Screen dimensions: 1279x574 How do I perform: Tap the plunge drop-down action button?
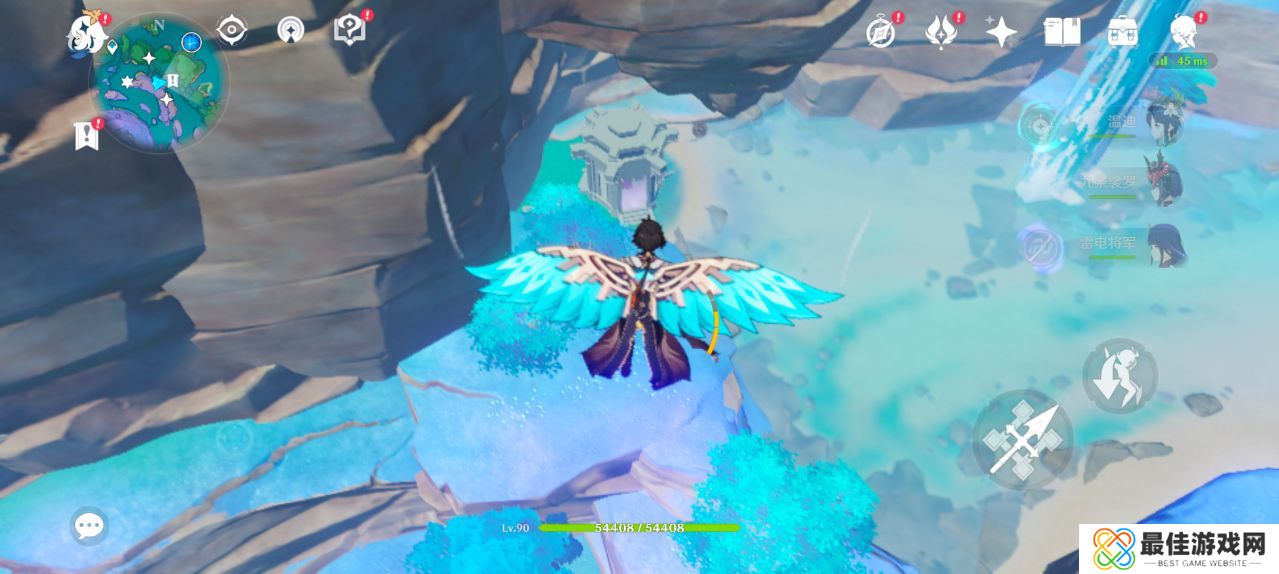[x=1120, y=377]
